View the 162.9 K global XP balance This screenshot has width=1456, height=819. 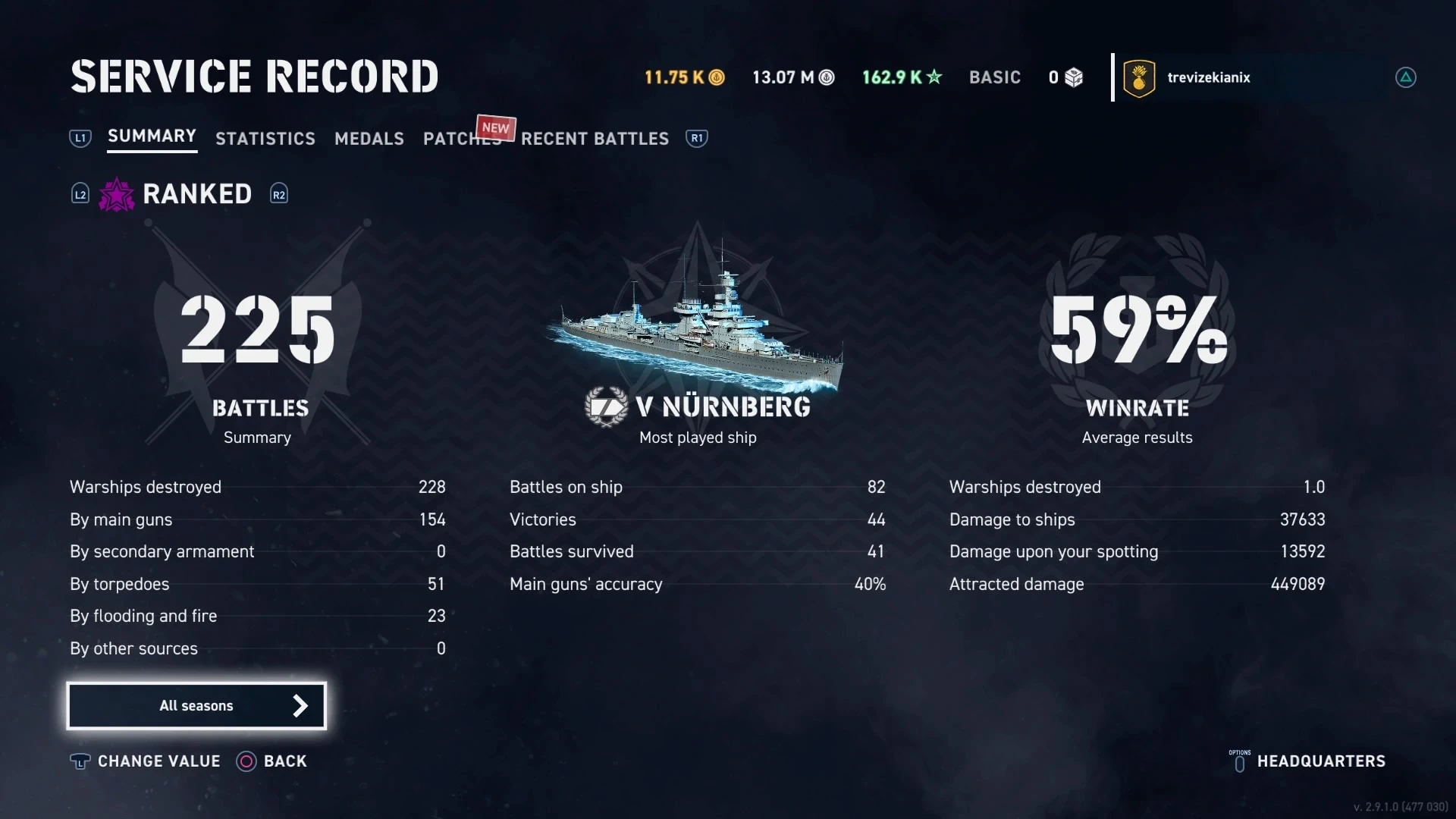[902, 77]
